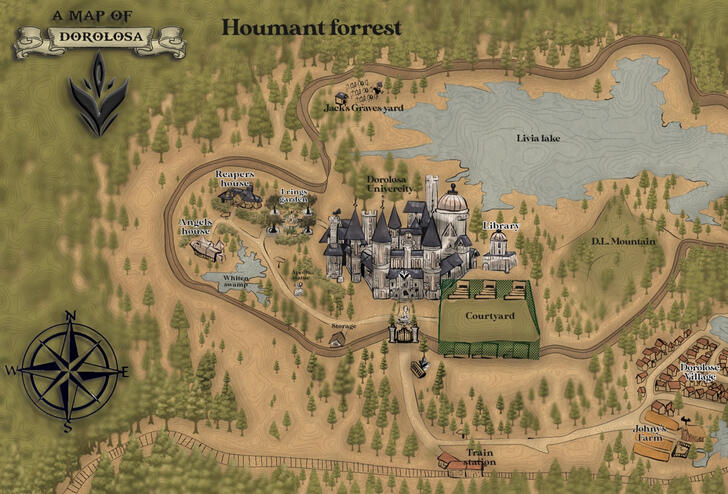728x494 pixels.
Task: Select the Whiten swamp location
Action: tap(230, 278)
